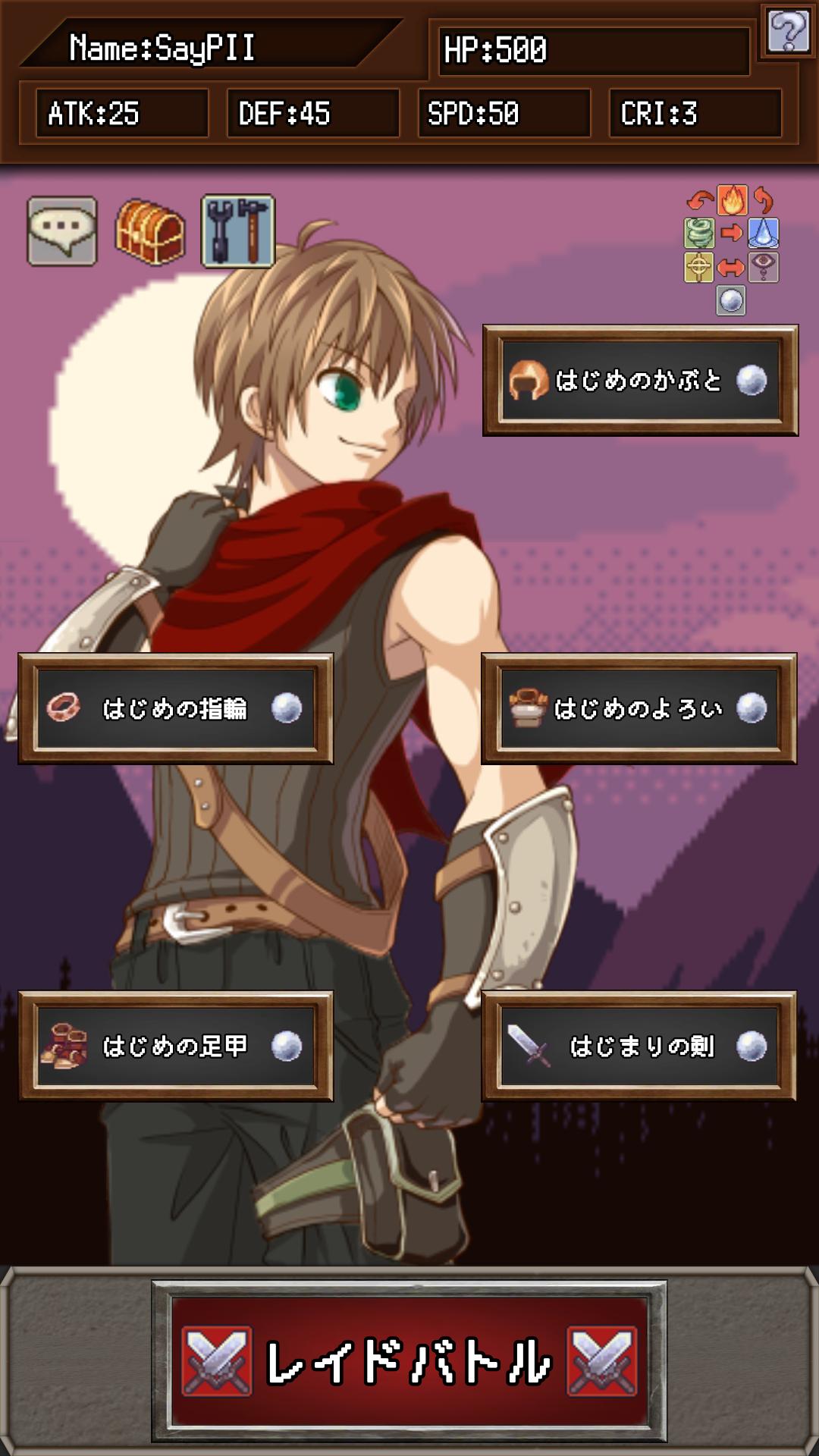Select the はじめの足甲 boots slot
Viewport: 819px width, 1456px height.
point(176,1046)
